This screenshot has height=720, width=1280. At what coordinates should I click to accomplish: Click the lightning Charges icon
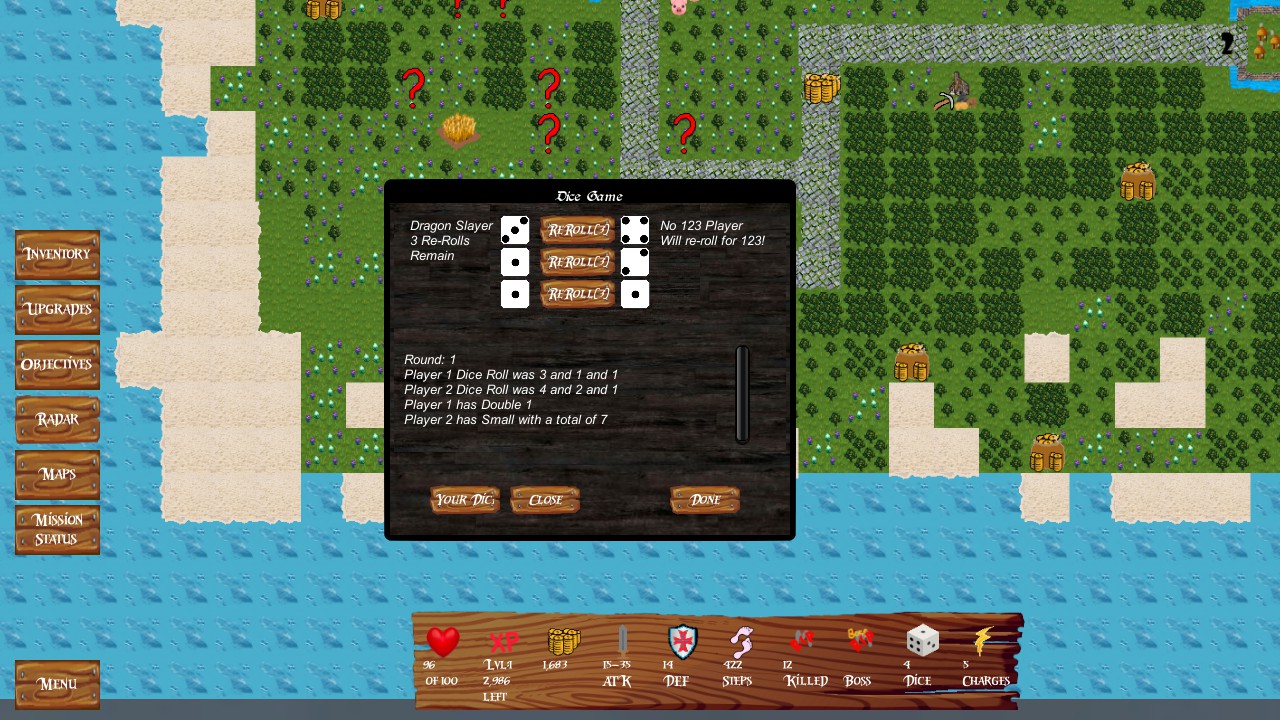pos(985,642)
